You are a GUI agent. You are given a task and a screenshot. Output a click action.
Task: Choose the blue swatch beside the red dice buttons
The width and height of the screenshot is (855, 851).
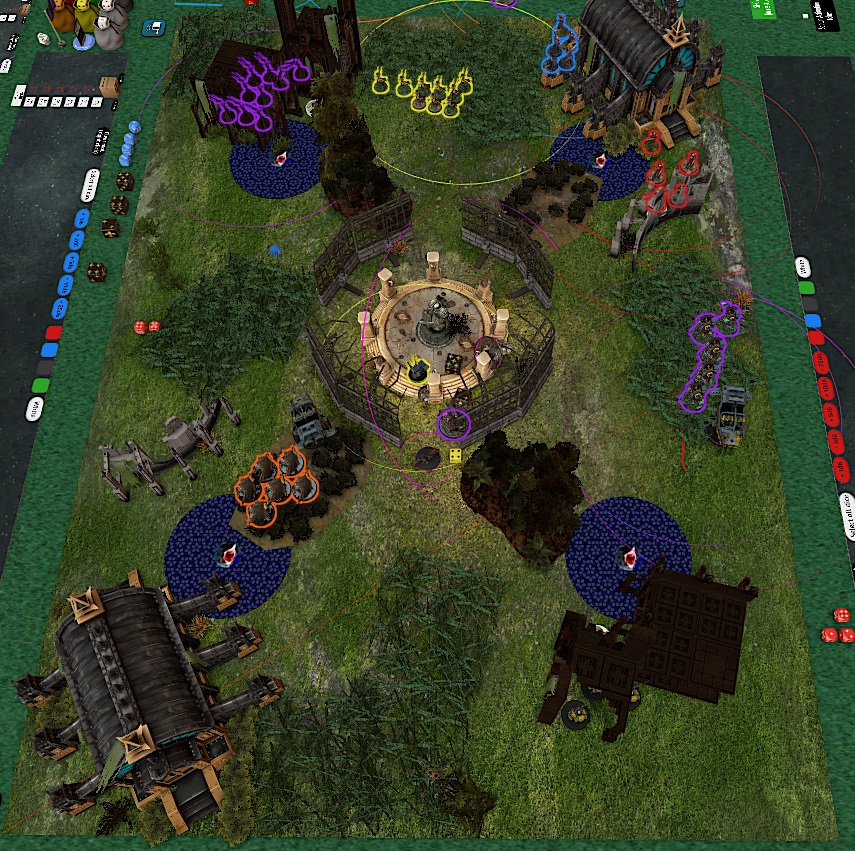812,321
